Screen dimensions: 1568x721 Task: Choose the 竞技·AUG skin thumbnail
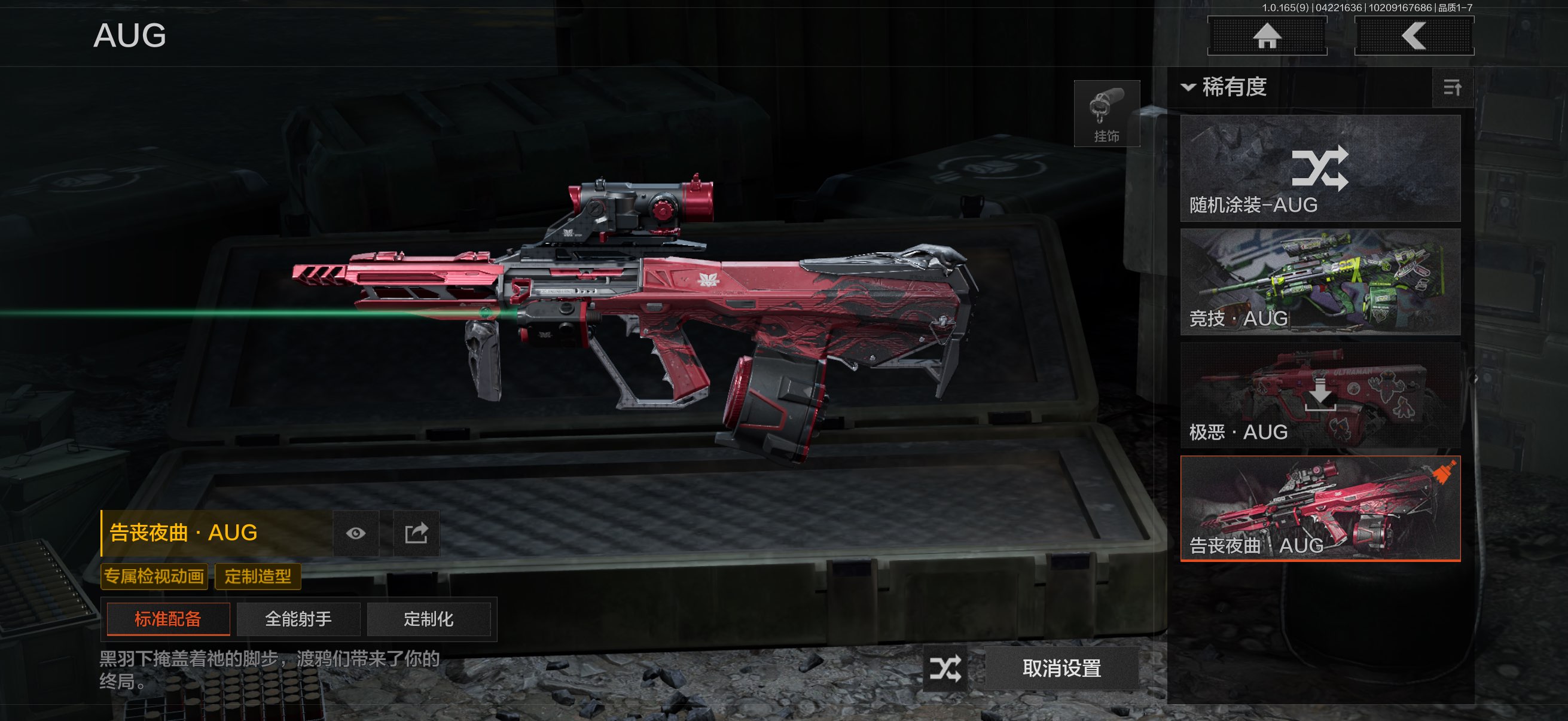coord(1320,282)
